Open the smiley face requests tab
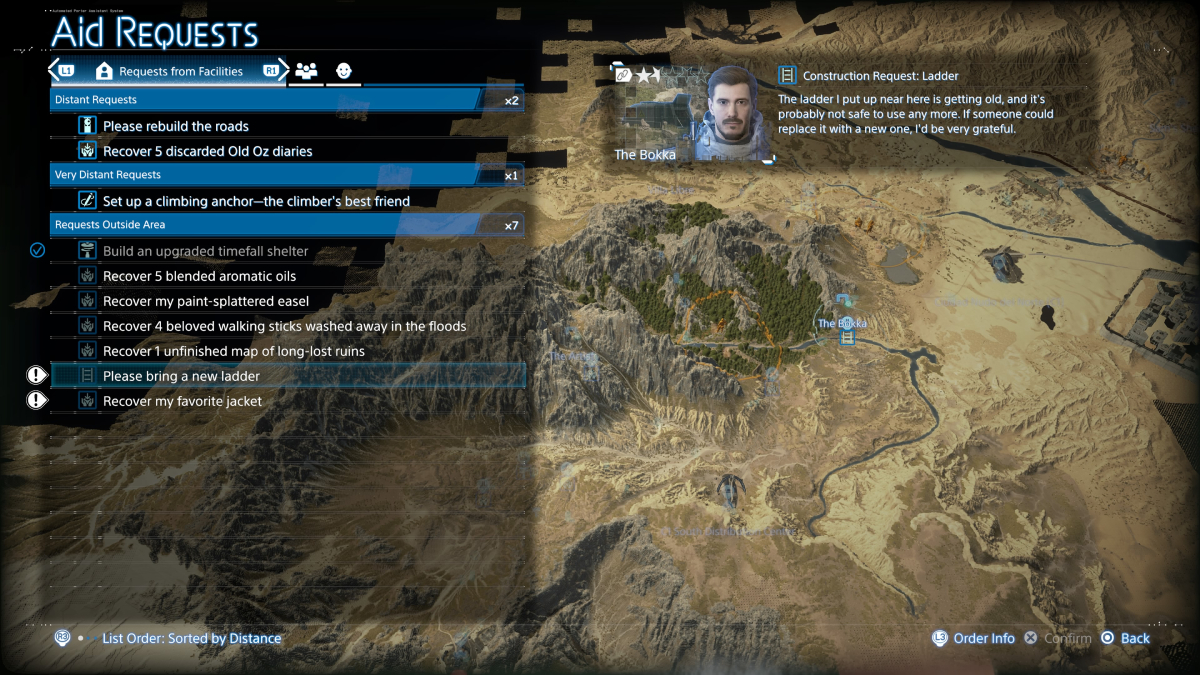This screenshot has width=1200, height=675. click(343, 71)
